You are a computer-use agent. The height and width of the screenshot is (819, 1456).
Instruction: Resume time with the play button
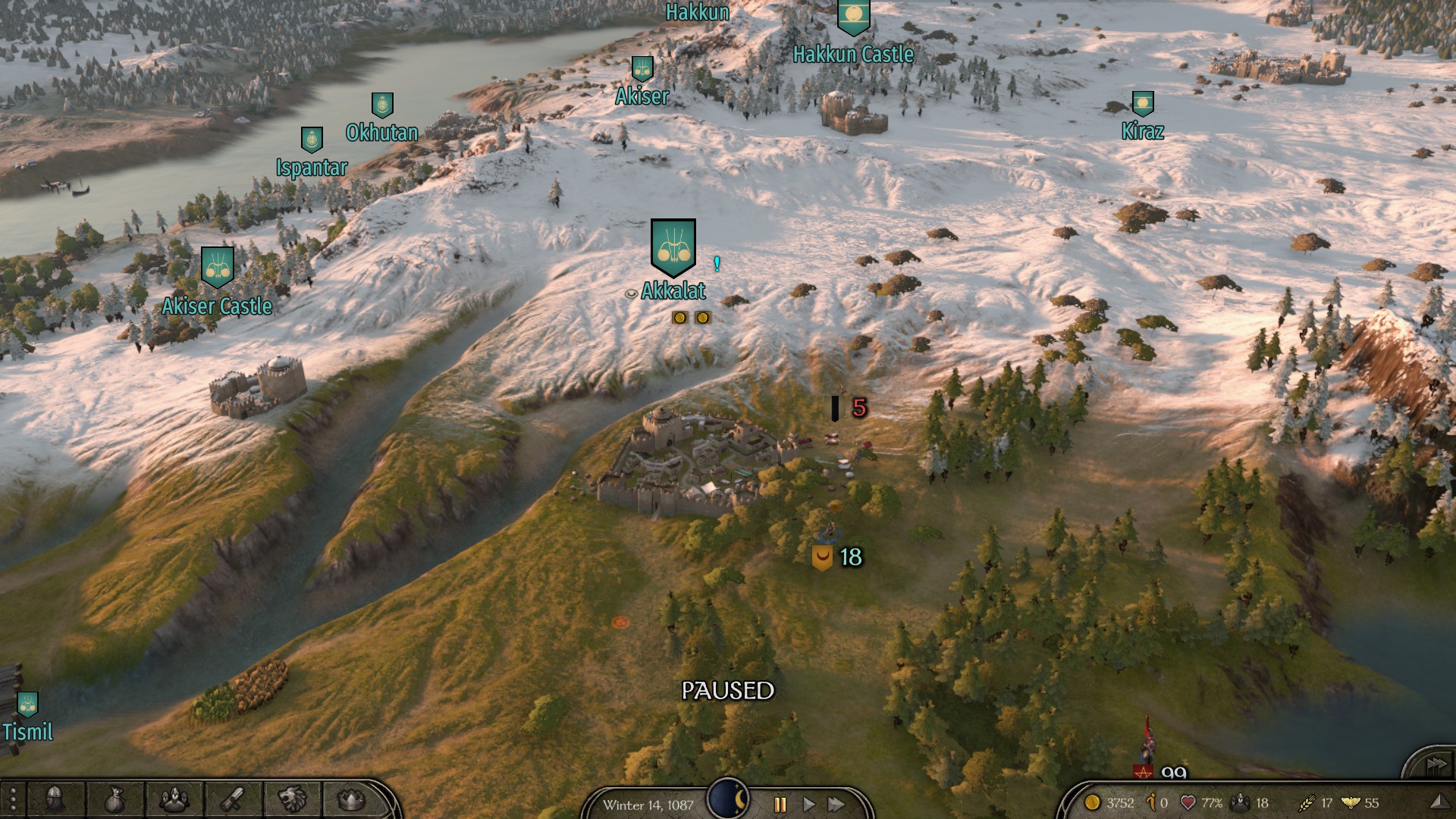pyautogui.click(x=808, y=804)
